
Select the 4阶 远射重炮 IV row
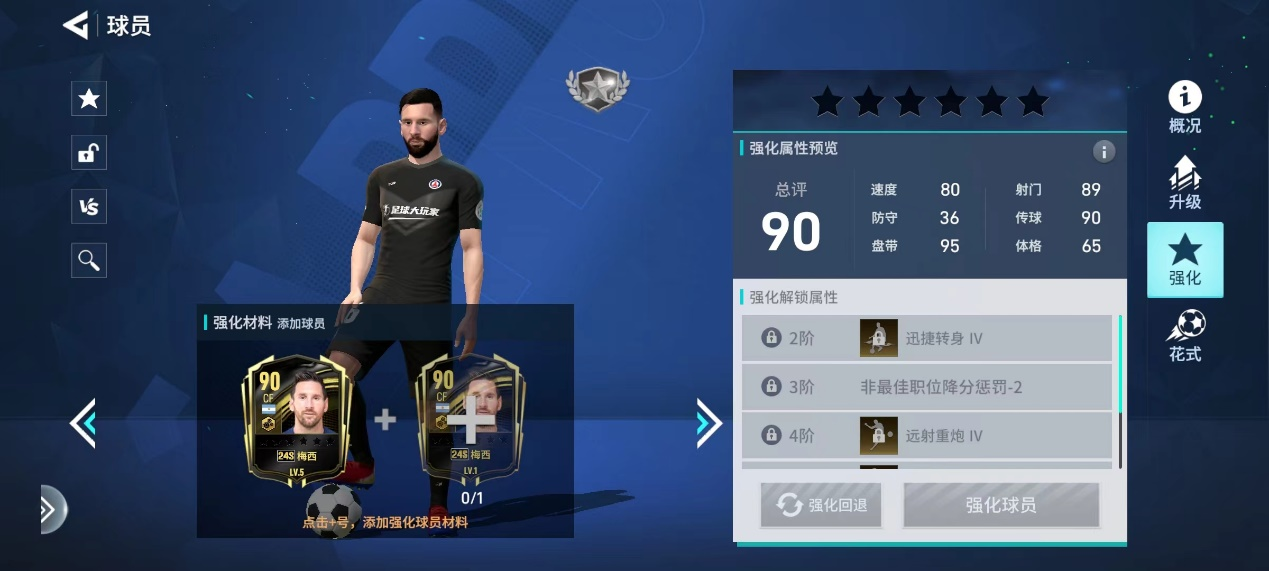coord(926,435)
